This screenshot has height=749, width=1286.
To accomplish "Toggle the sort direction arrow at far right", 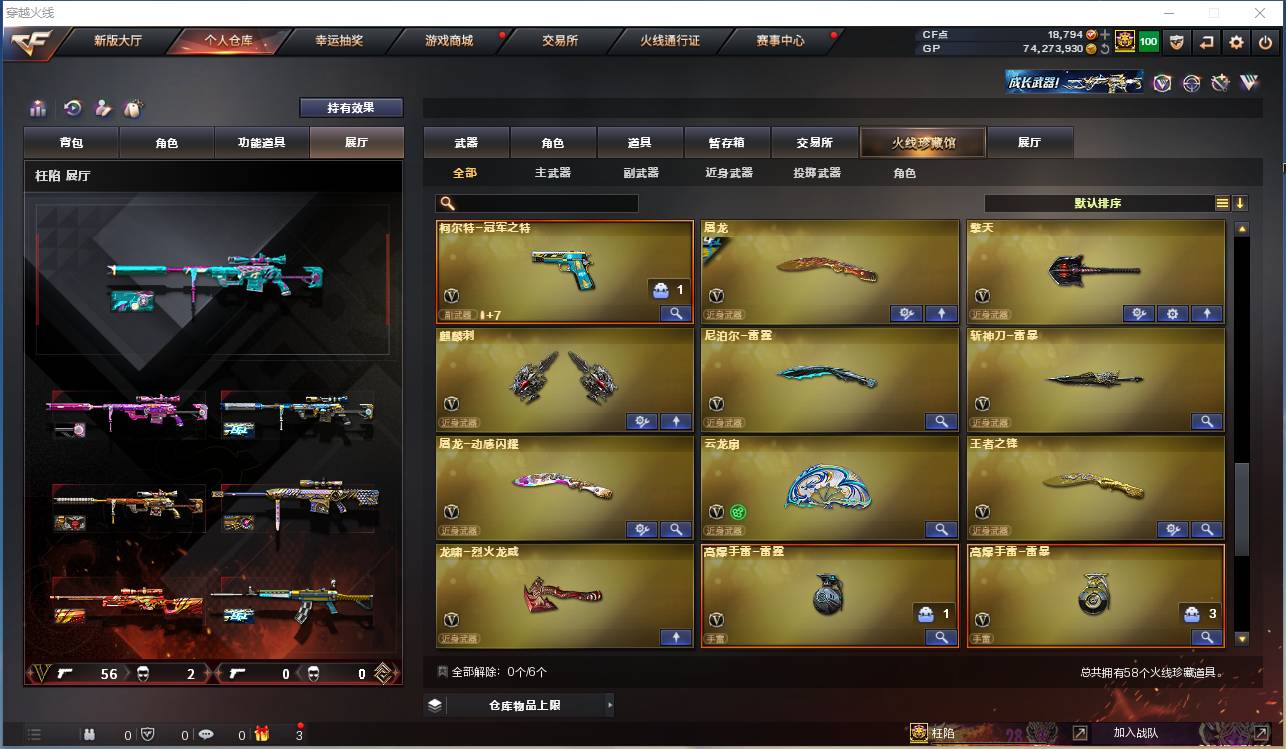I will [x=1241, y=202].
